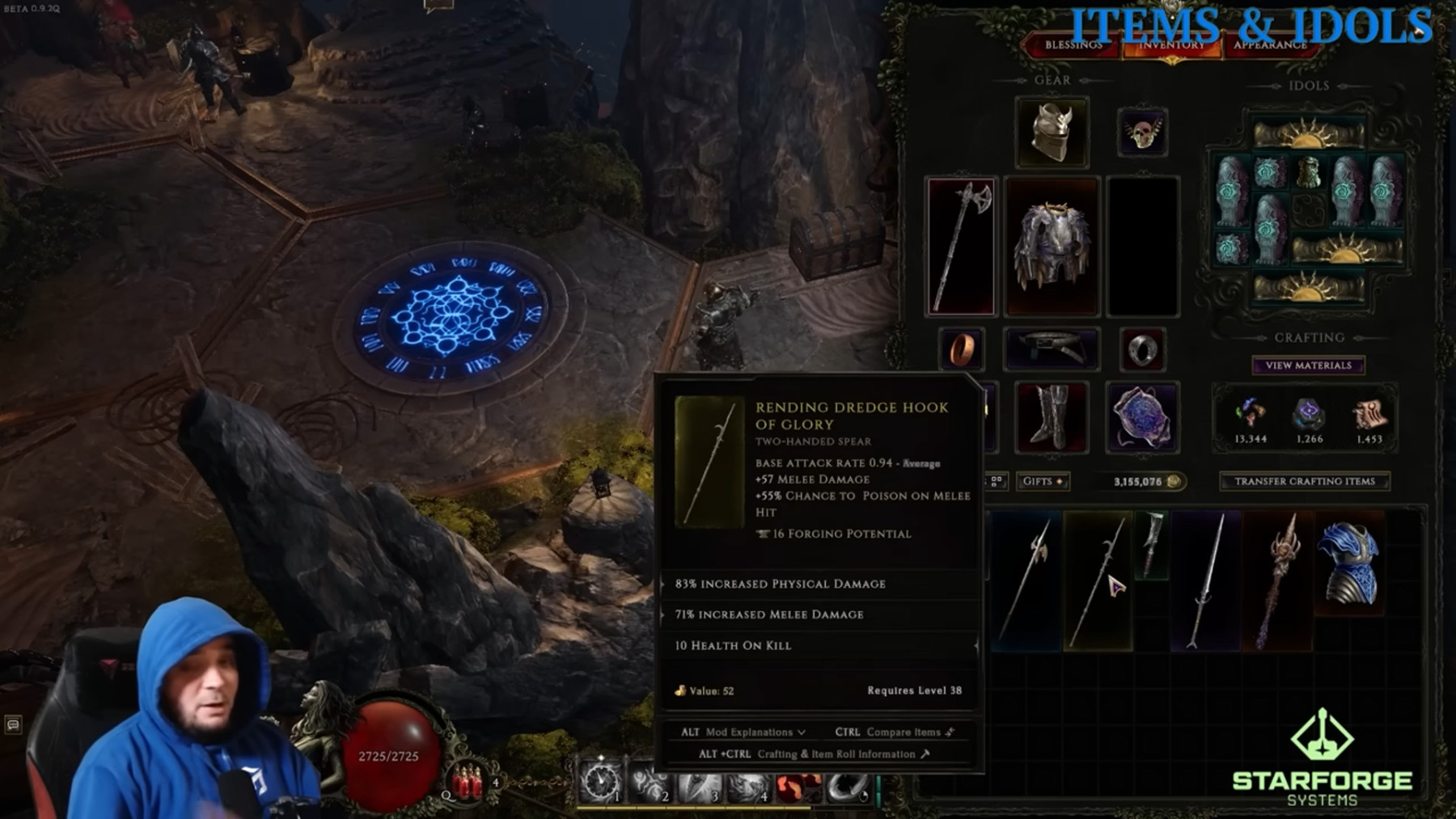The image size is (1456, 819).
Task: Choose the equipped boots slot
Action: (x=1052, y=417)
